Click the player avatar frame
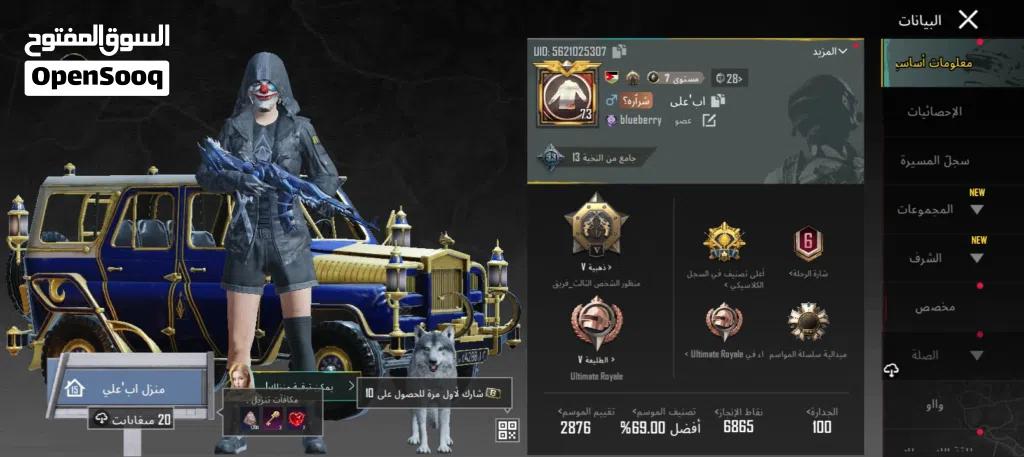 coord(567,94)
